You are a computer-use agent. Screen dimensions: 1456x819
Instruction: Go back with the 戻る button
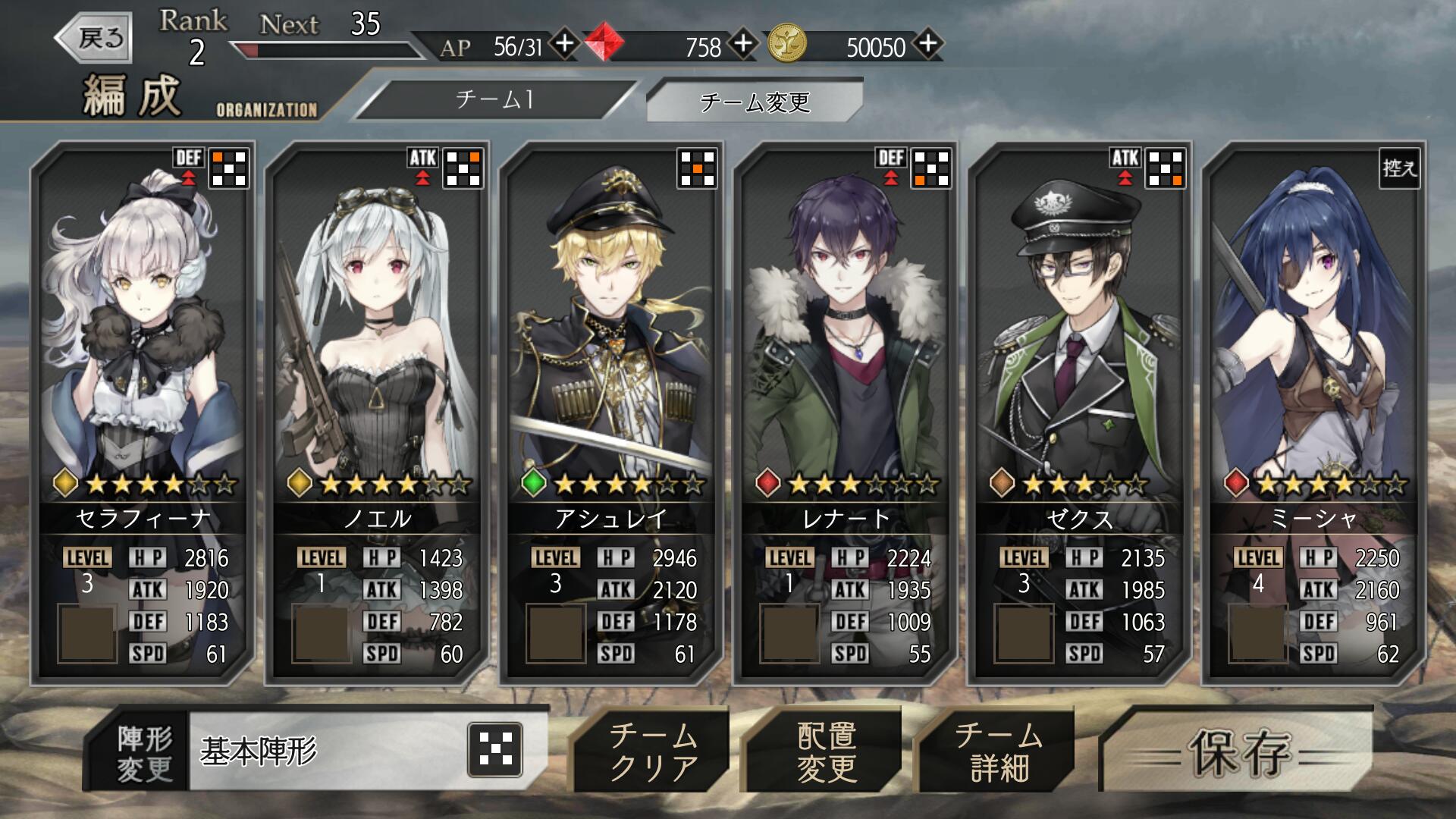pos(96,37)
